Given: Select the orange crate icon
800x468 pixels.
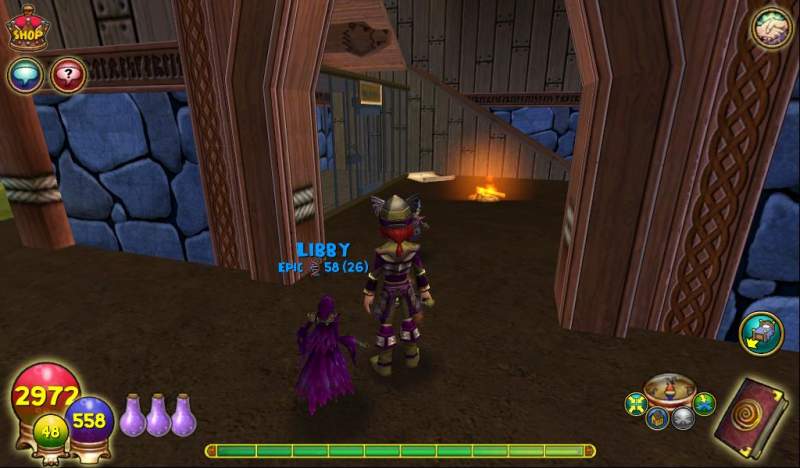Looking at the screenshot, I should tap(657, 418).
